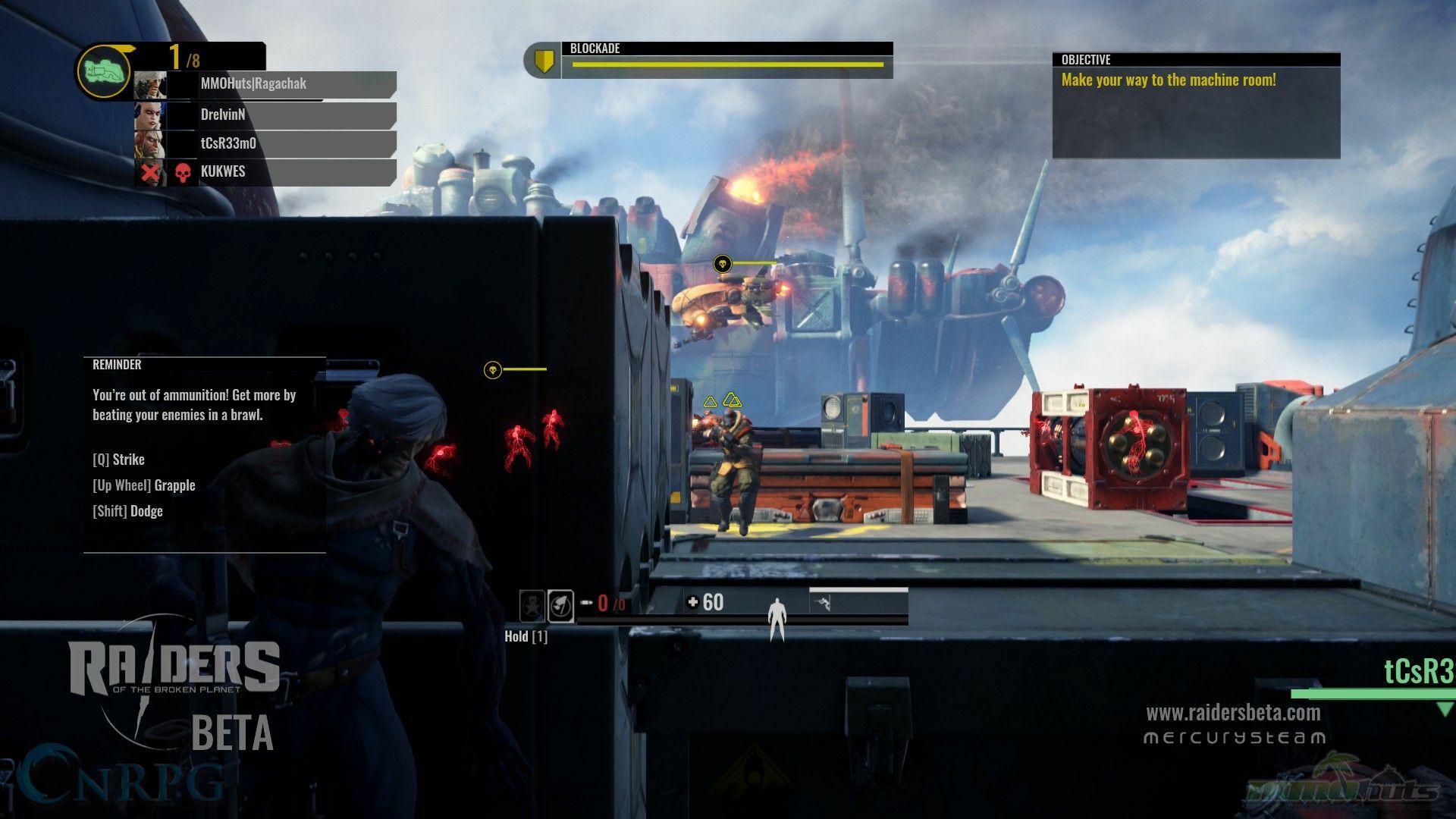The image size is (1456, 819).
Task: Activate the dimmed first ability icon
Action: (x=532, y=606)
